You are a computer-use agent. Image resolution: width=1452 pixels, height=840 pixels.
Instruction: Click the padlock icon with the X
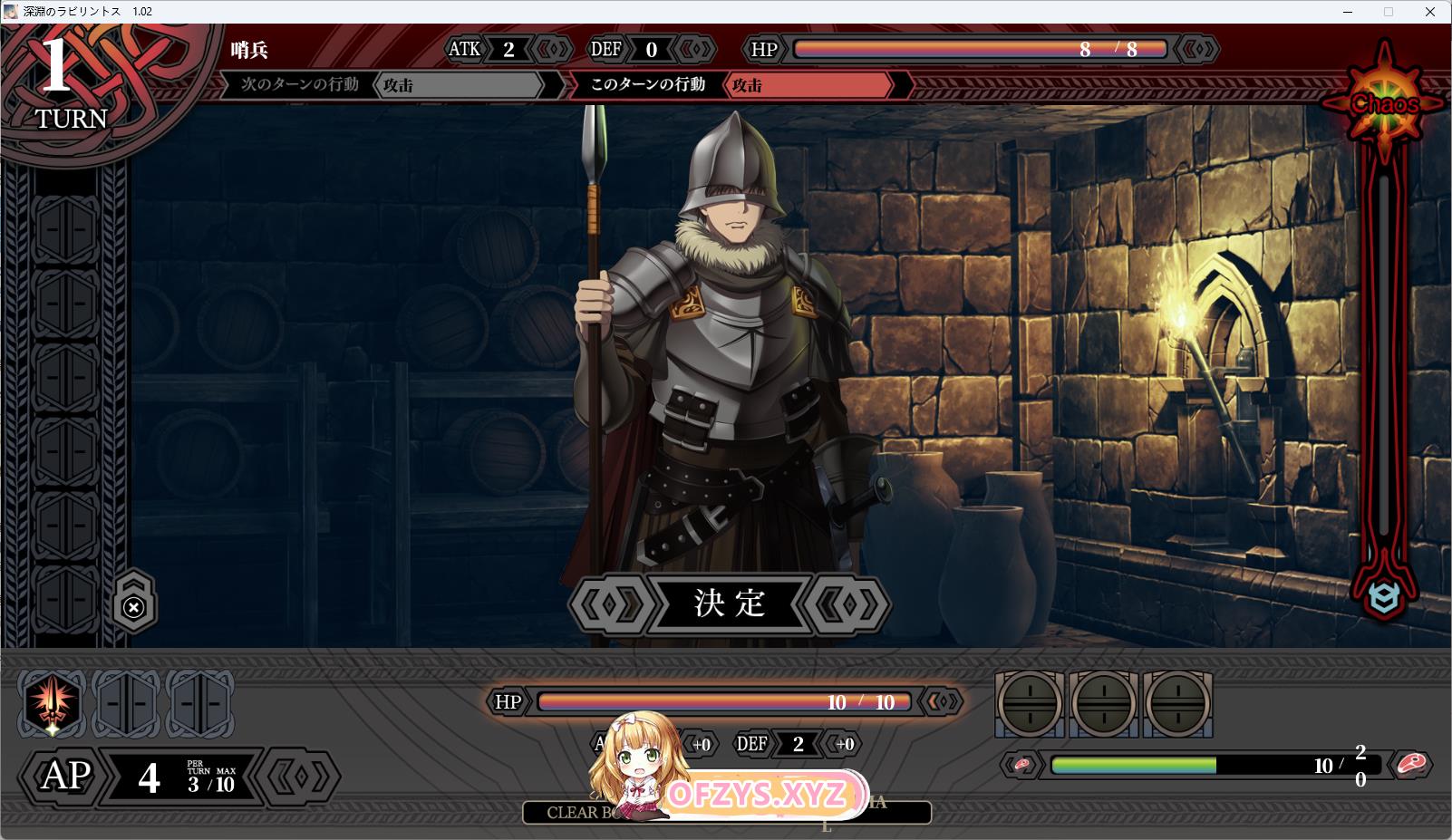point(134,605)
